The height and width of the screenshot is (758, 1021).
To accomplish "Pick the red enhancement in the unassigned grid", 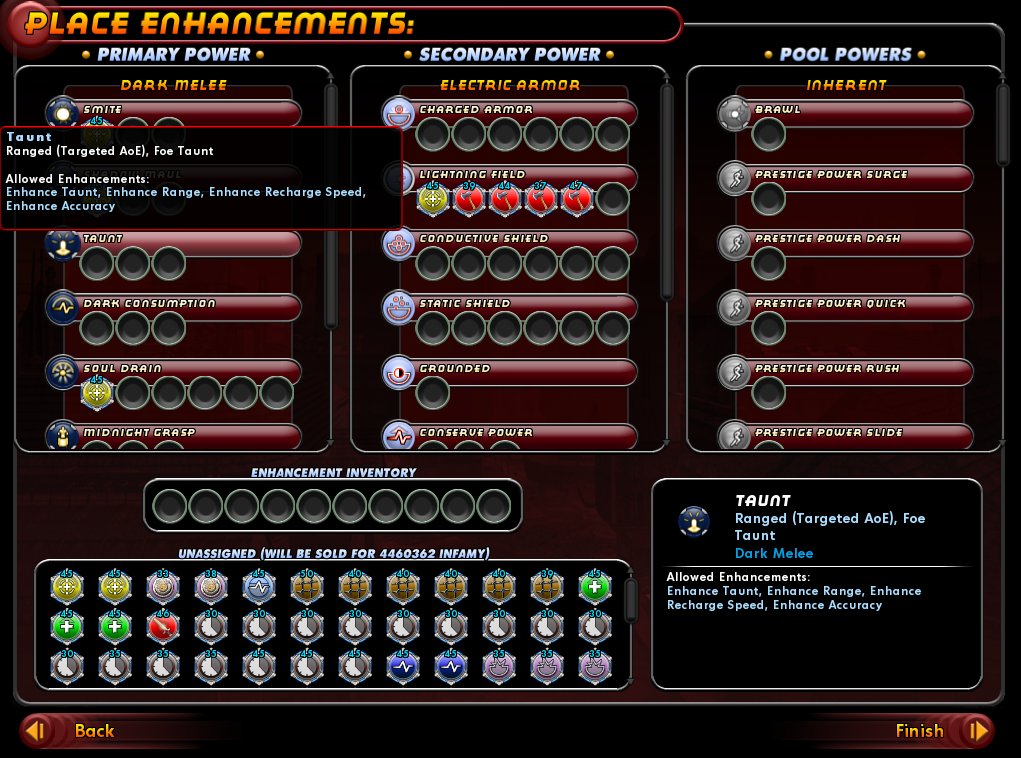I will pos(163,626).
